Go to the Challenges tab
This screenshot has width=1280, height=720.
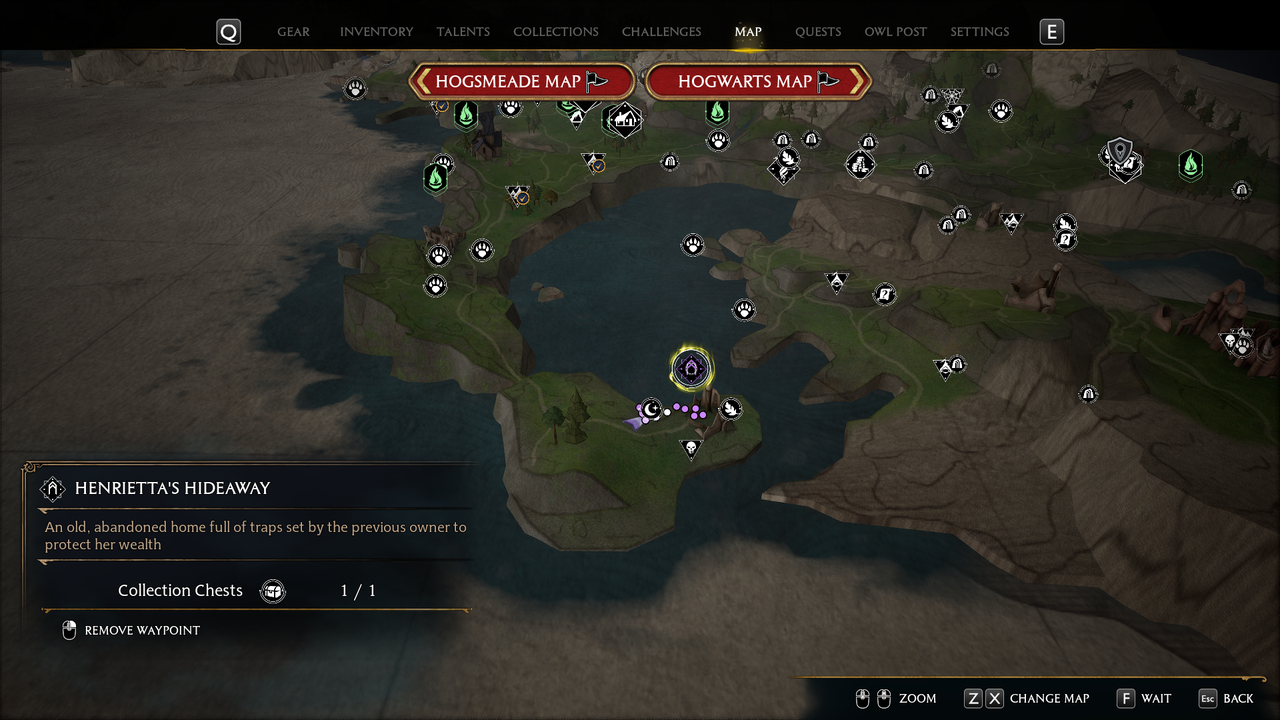coord(661,32)
